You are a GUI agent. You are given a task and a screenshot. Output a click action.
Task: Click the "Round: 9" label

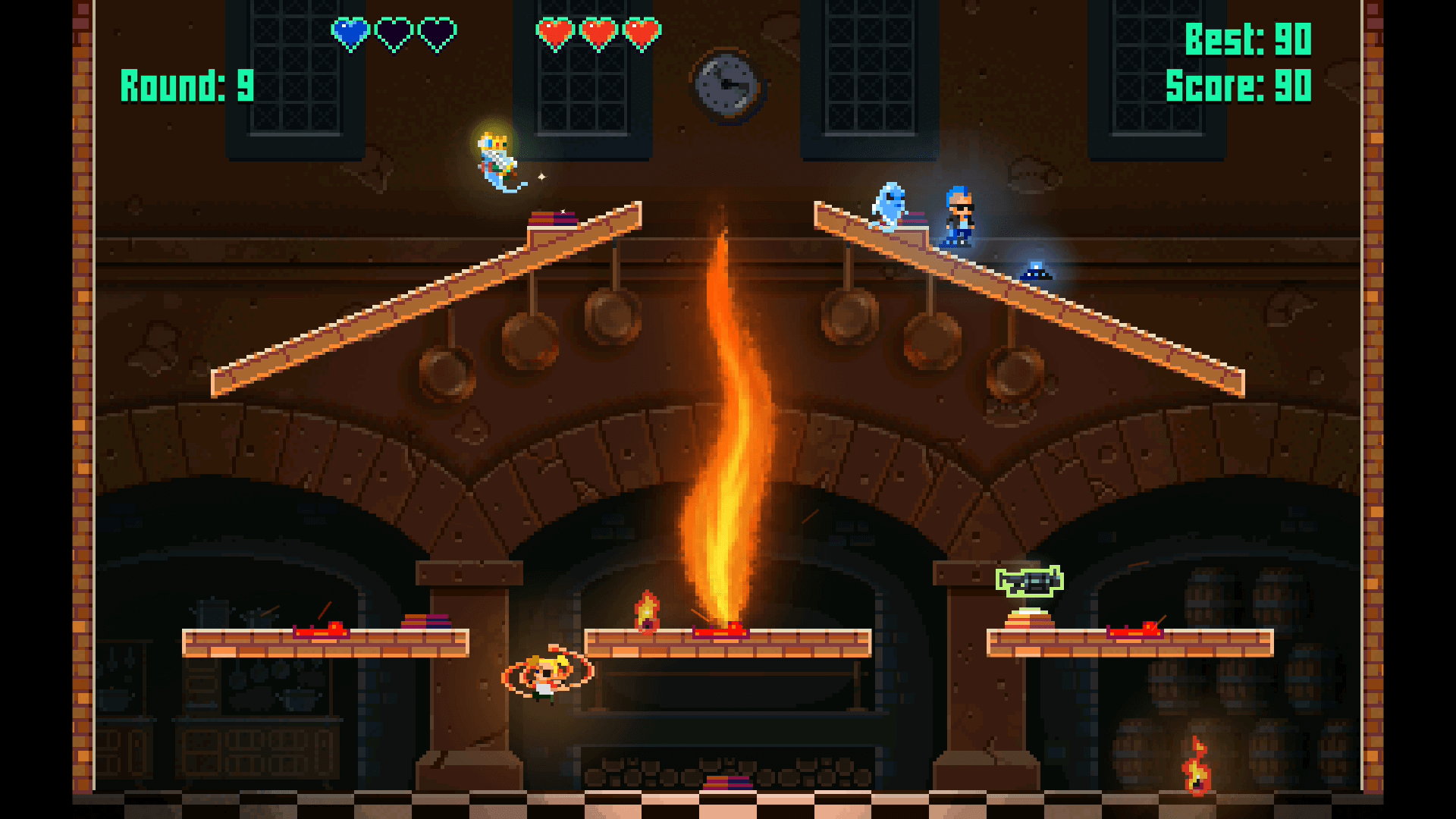pos(186,83)
